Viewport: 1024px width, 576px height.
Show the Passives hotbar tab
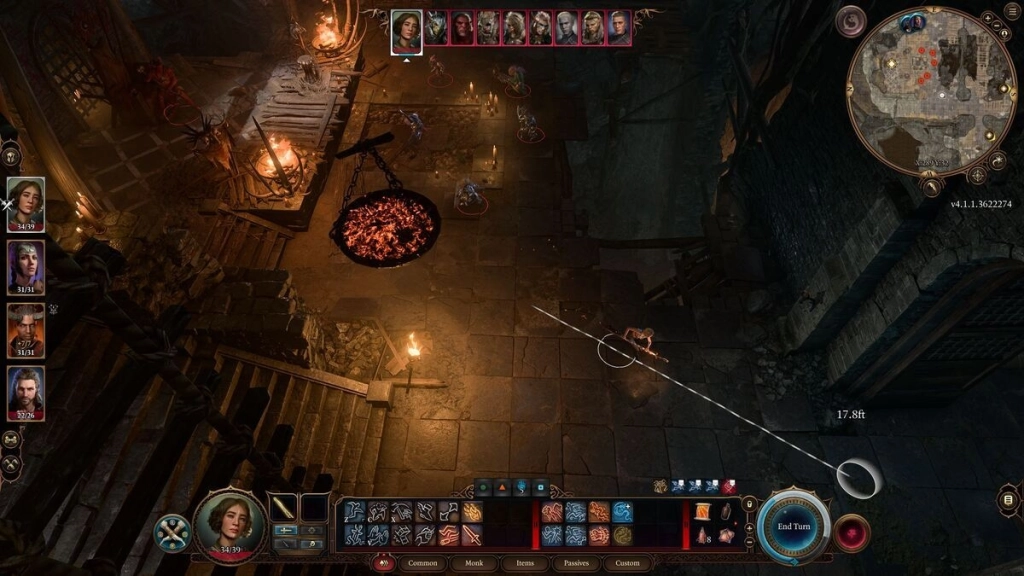576,563
